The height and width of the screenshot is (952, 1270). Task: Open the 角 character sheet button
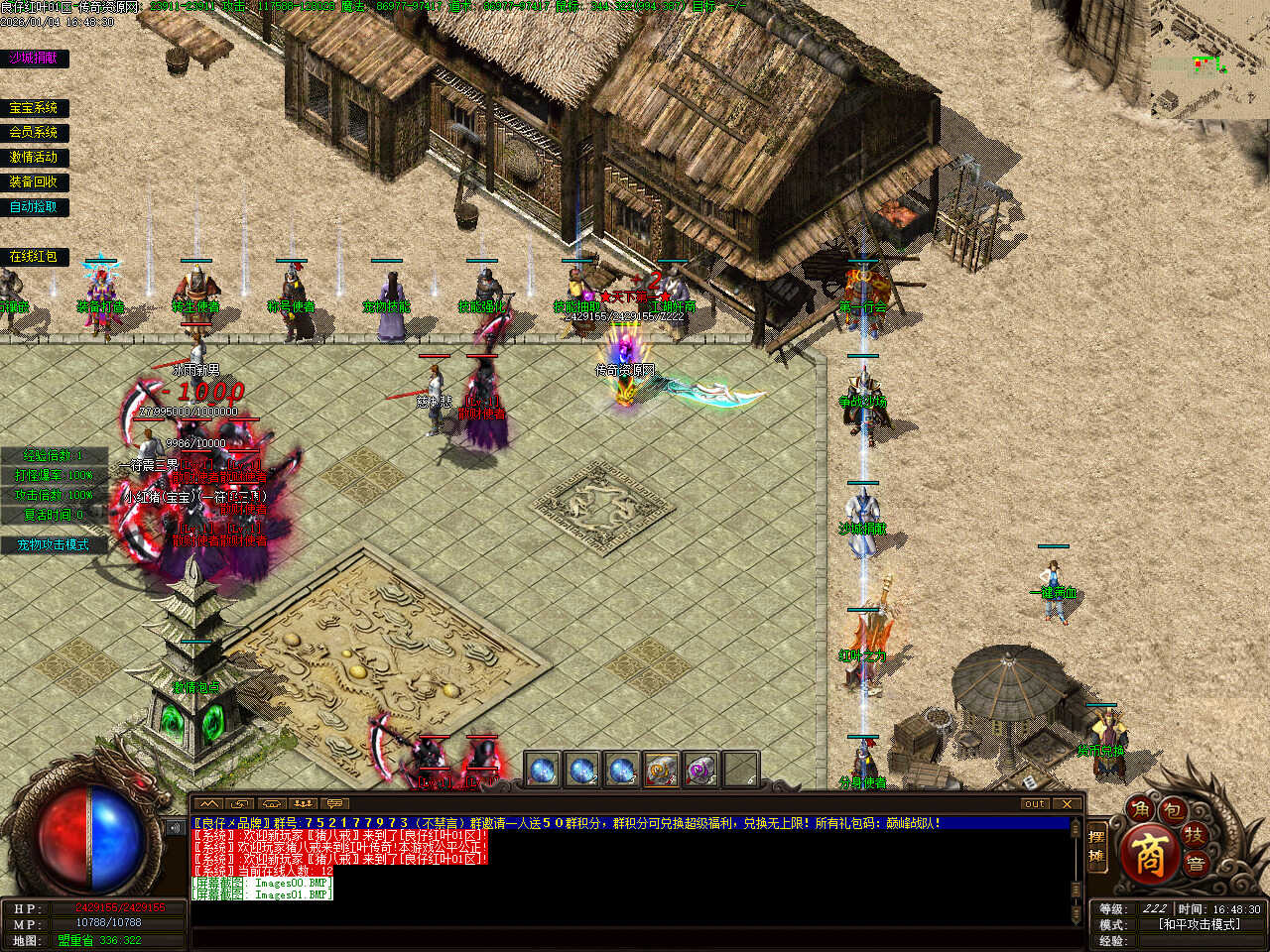1143,810
